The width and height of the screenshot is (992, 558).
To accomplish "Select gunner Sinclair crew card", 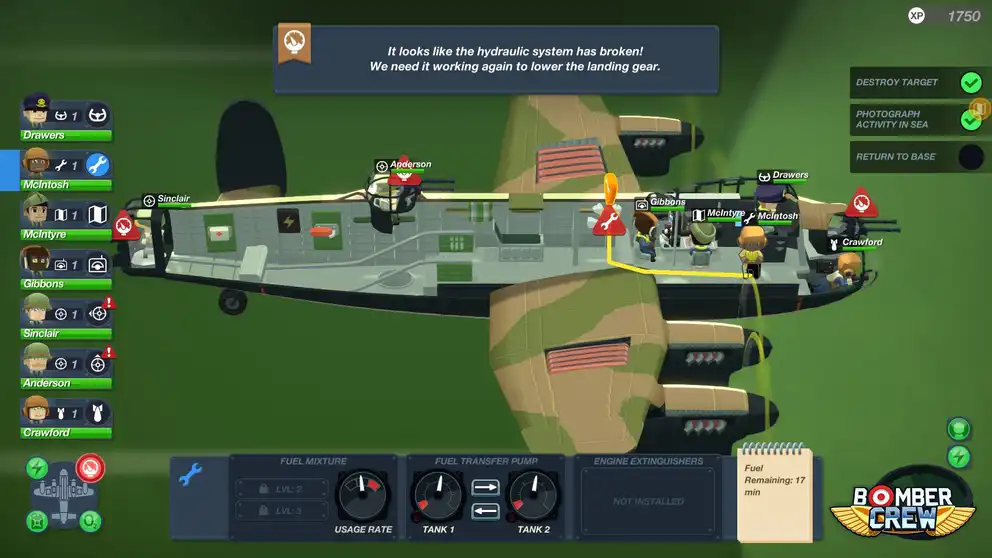I will tap(66, 313).
